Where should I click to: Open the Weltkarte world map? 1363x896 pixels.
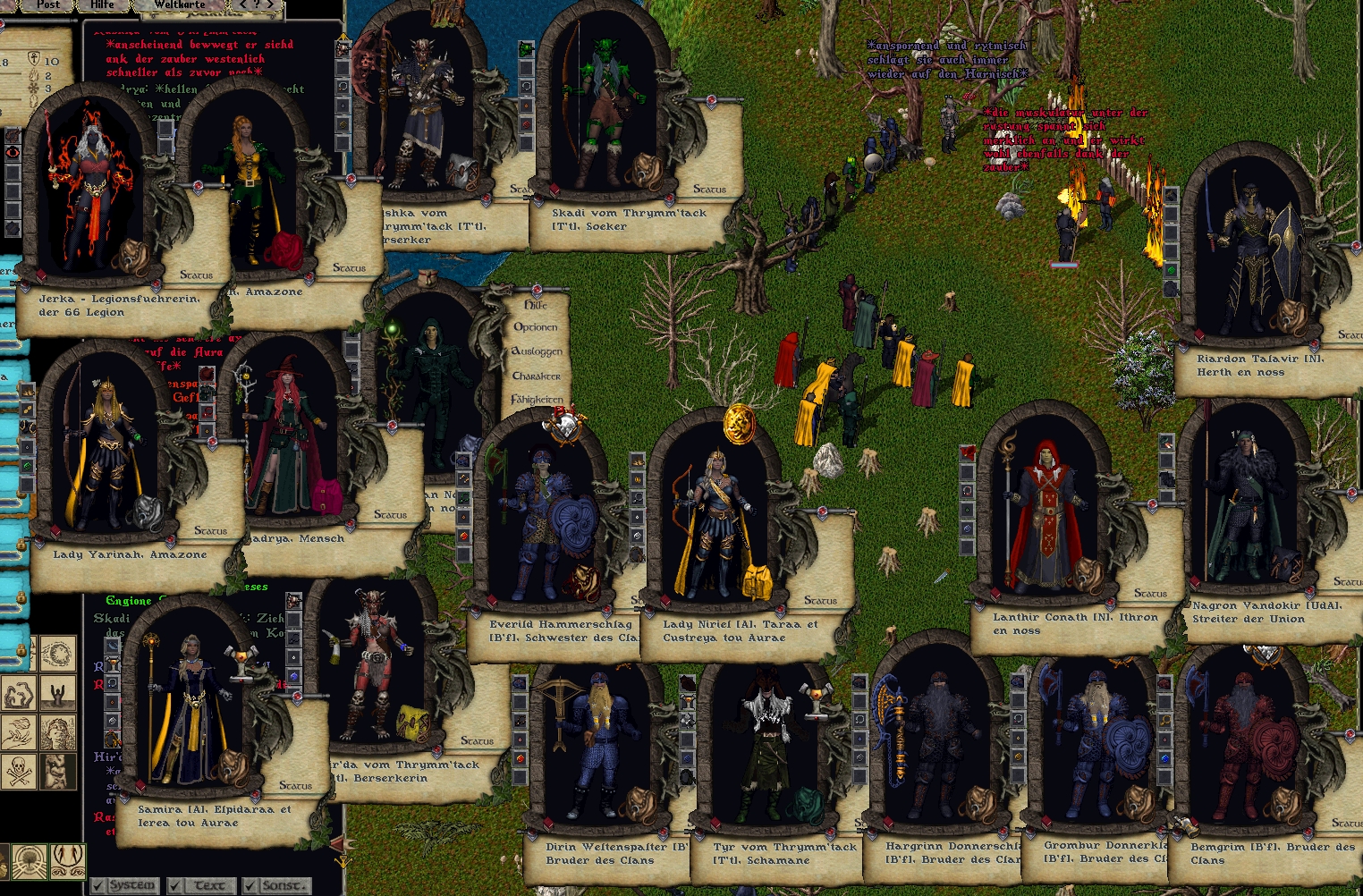pos(179,4)
